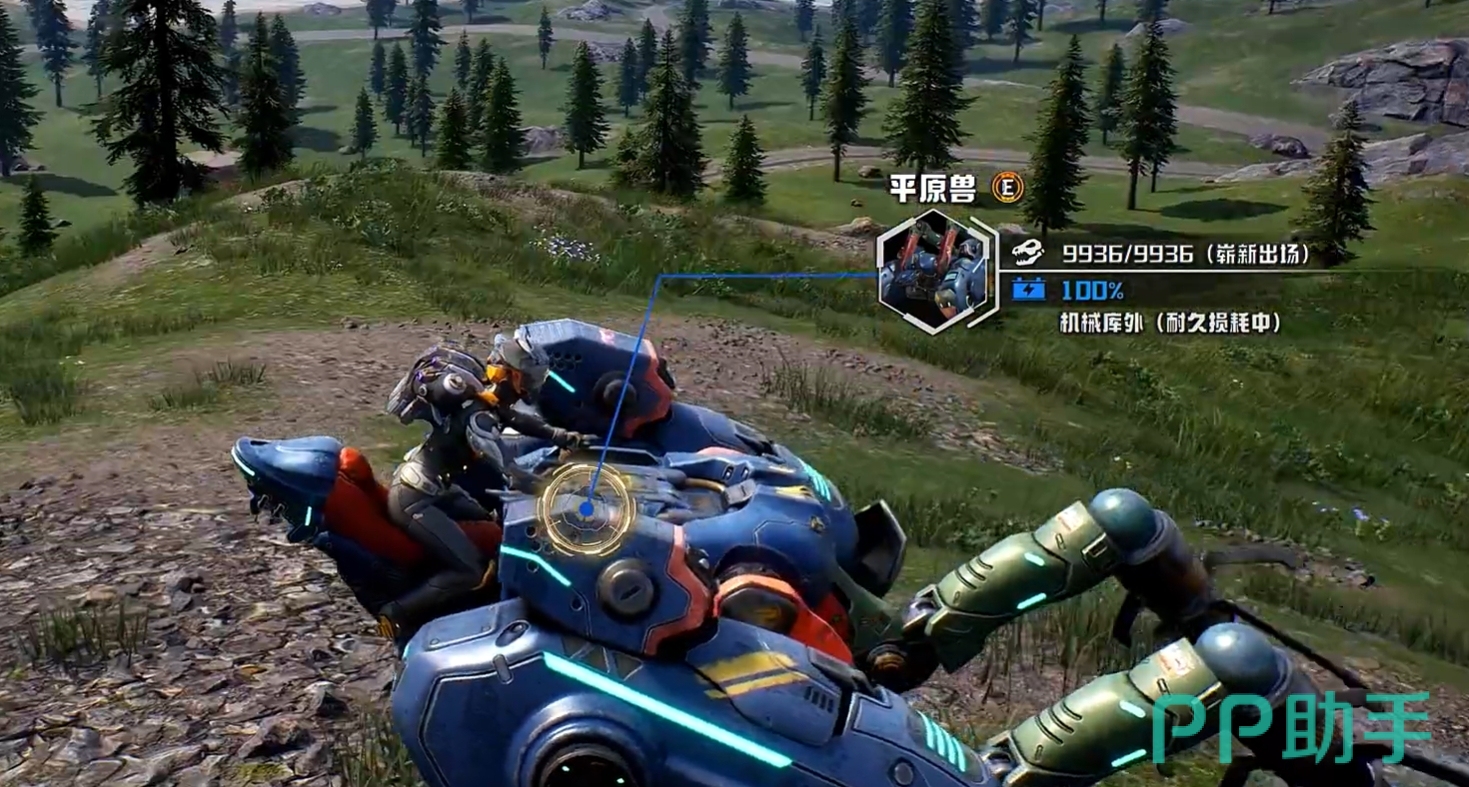Click the golden circular interaction marker
The image size is (1469, 787).
[586, 507]
